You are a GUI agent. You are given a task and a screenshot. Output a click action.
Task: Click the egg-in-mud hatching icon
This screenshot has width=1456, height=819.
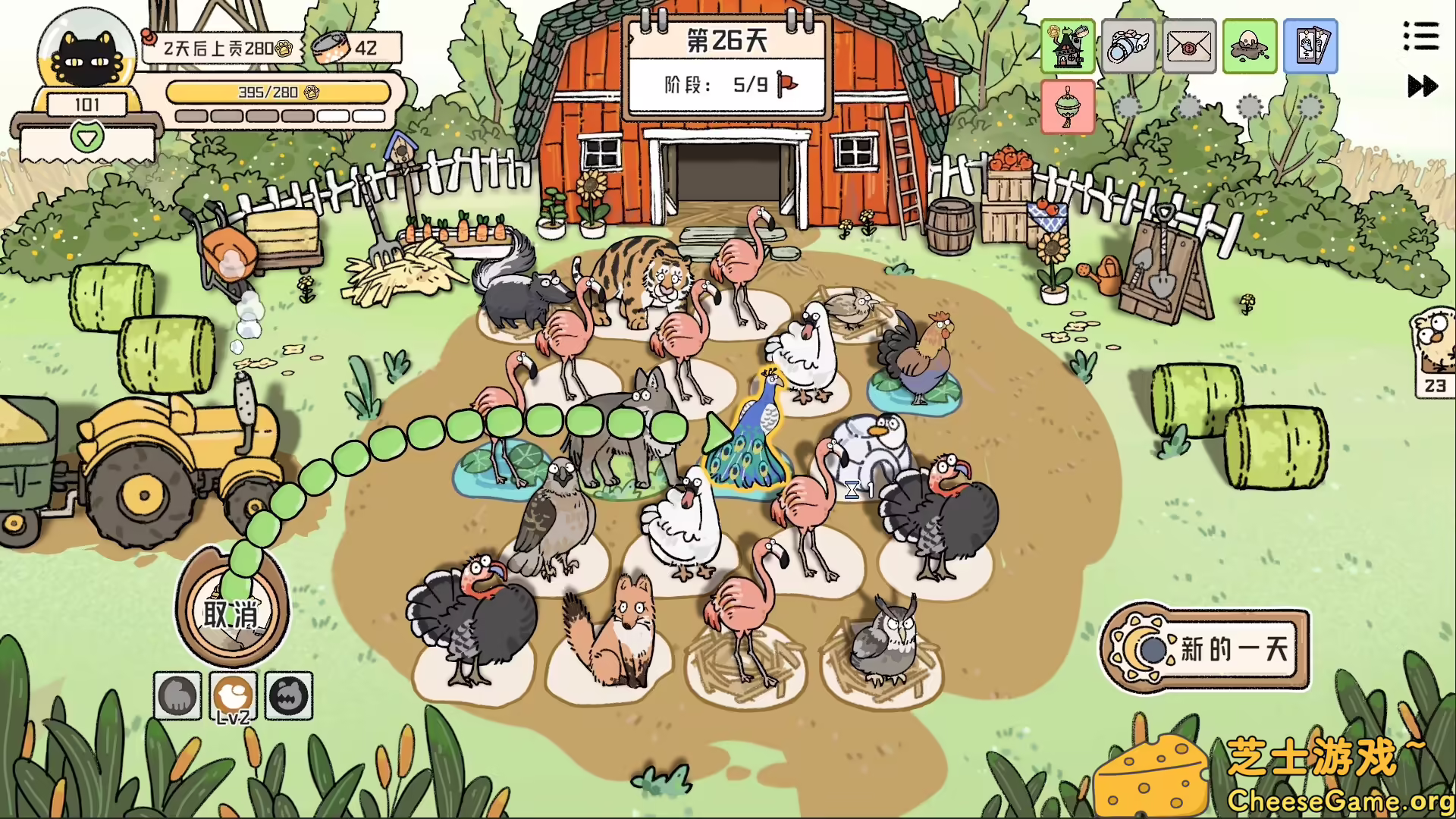pyautogui.click(x=1250, y=47)
